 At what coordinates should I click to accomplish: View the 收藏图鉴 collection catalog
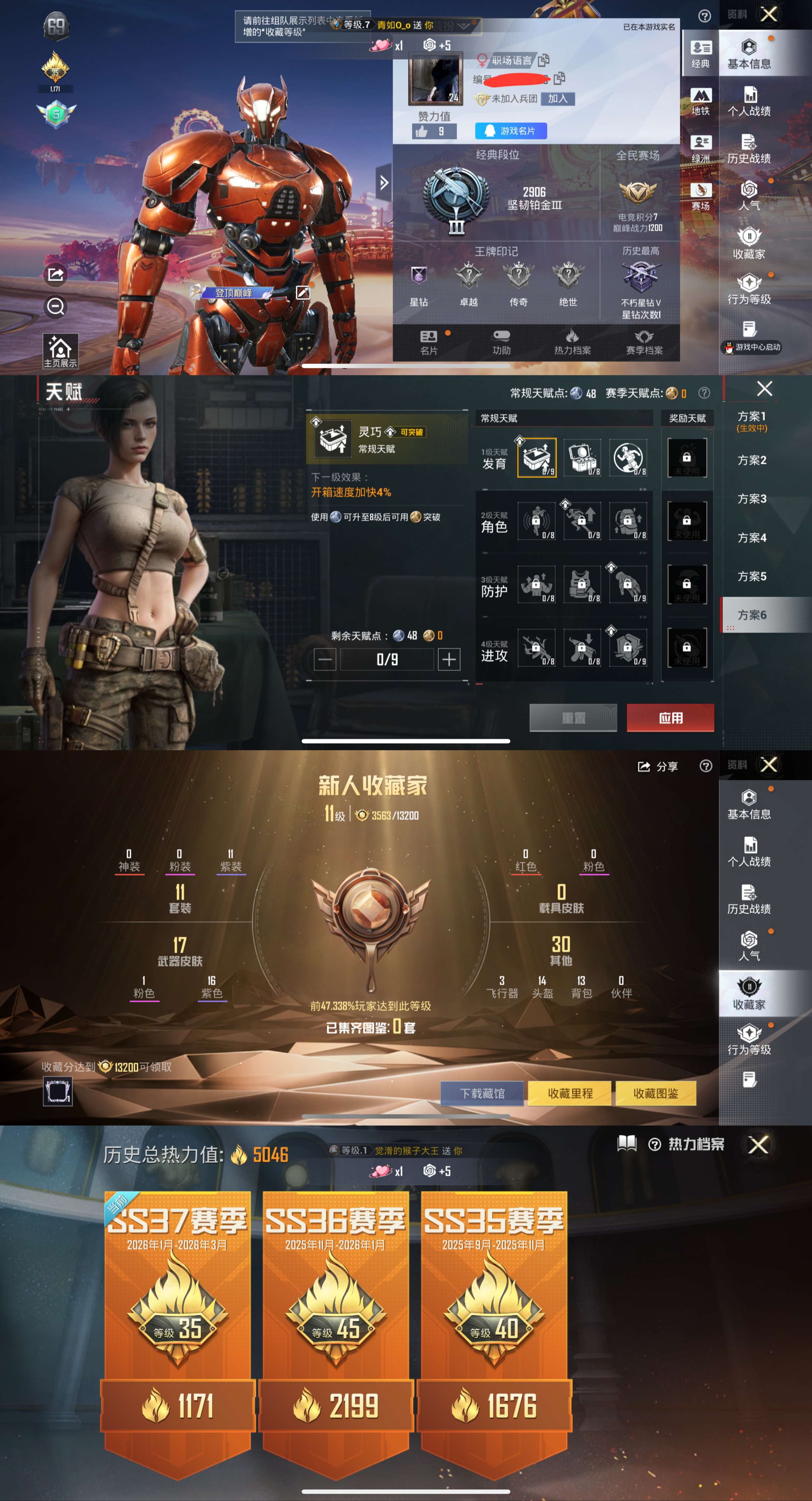pos(655,1093)
